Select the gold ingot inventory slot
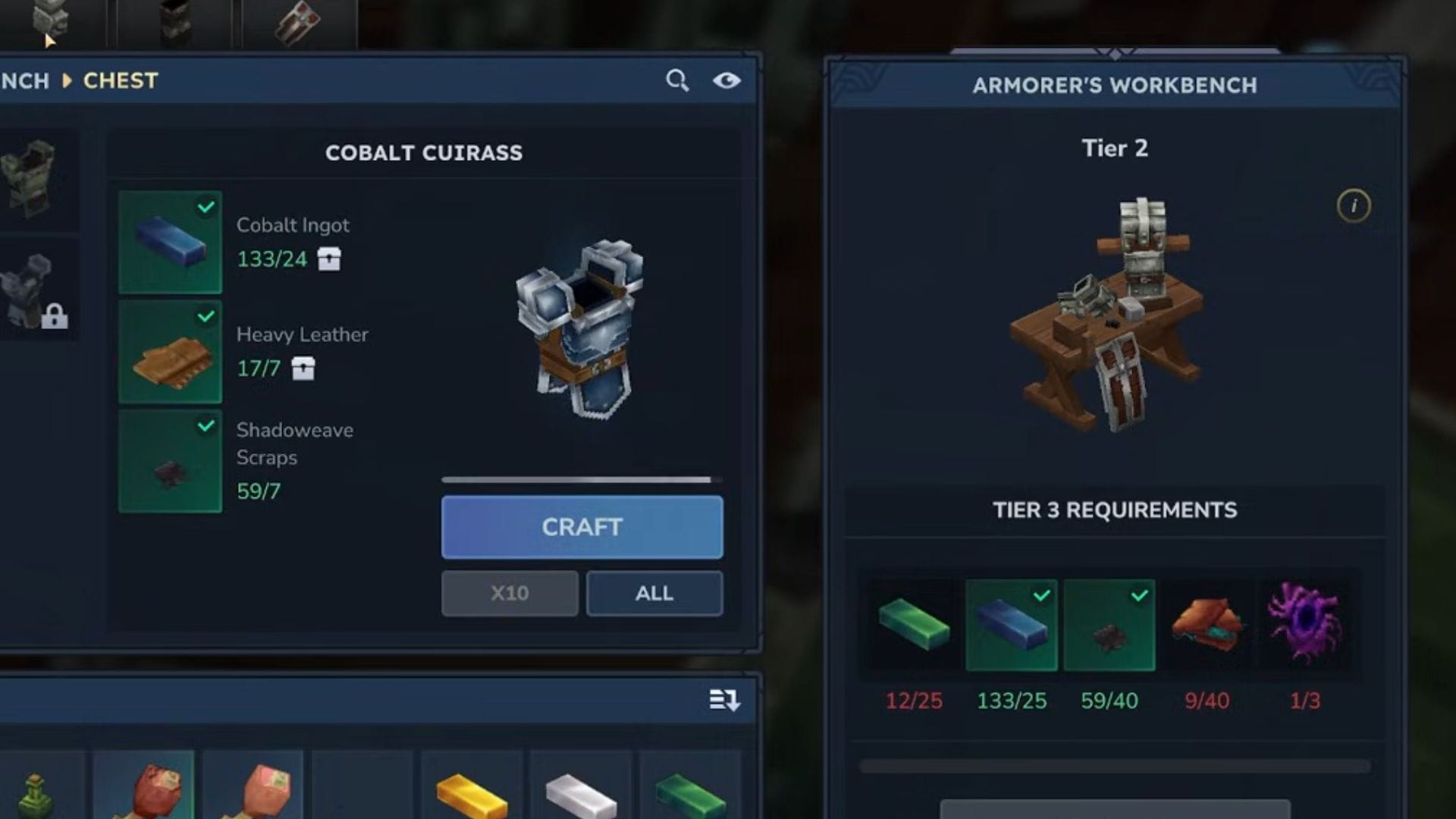The image size is (1456, 819). 472,789
